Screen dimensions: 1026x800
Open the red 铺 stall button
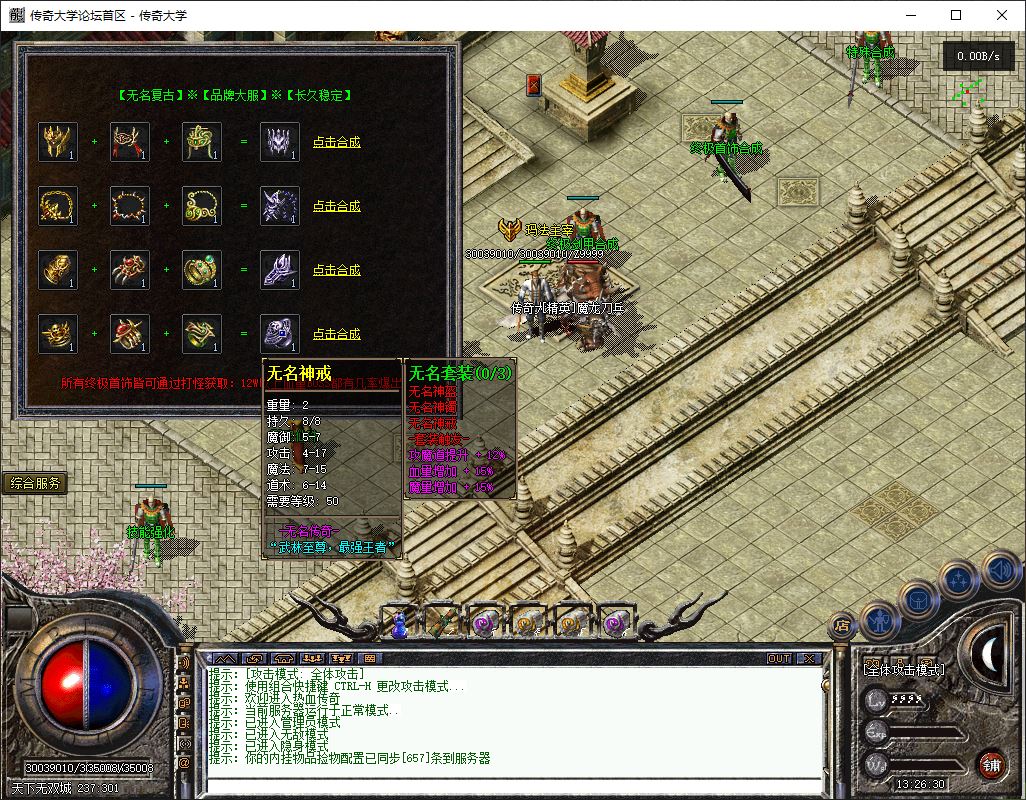point(991,766)
